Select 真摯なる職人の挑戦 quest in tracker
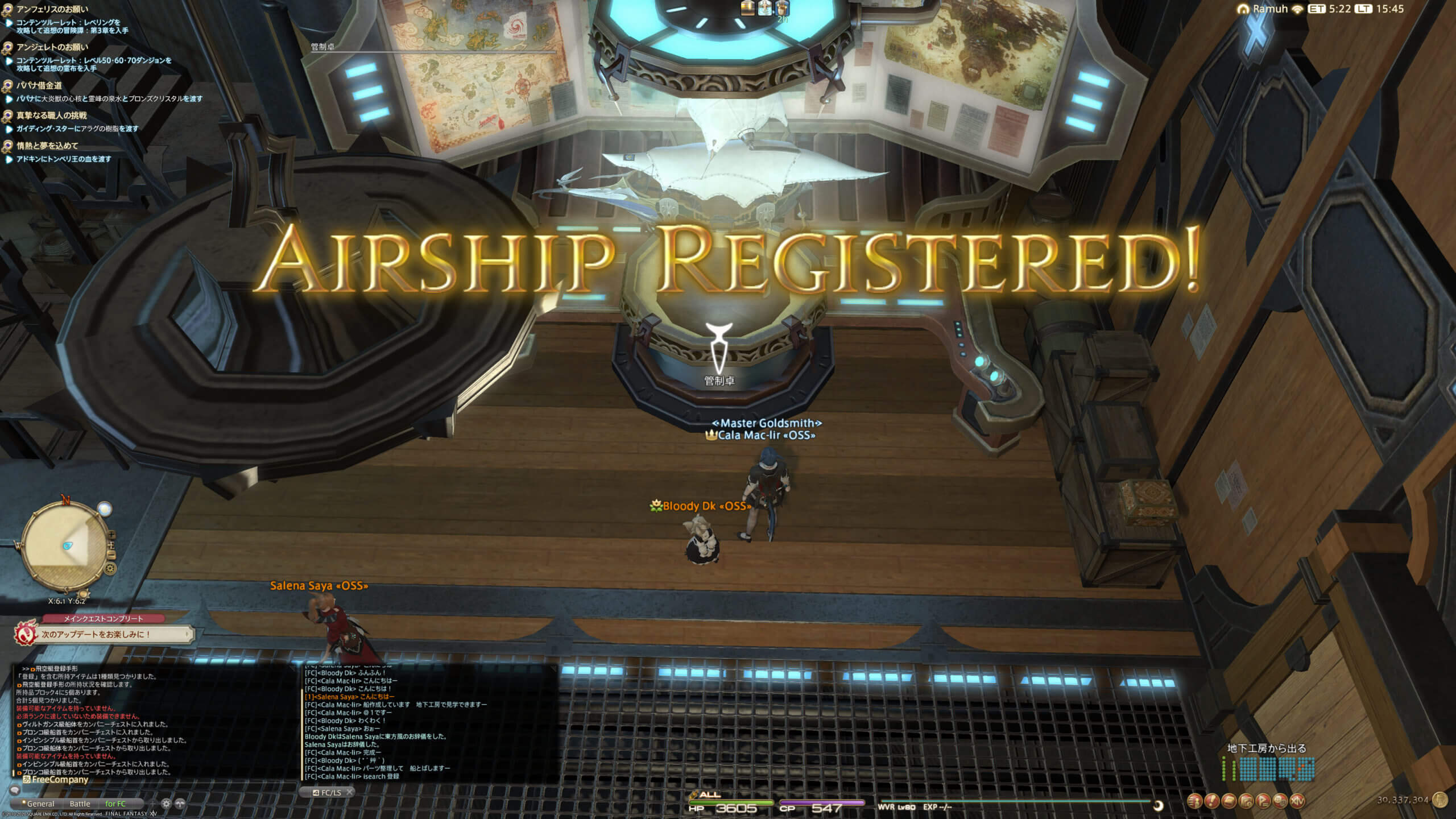Screen dimensions: 1456x819 [51, 115]
